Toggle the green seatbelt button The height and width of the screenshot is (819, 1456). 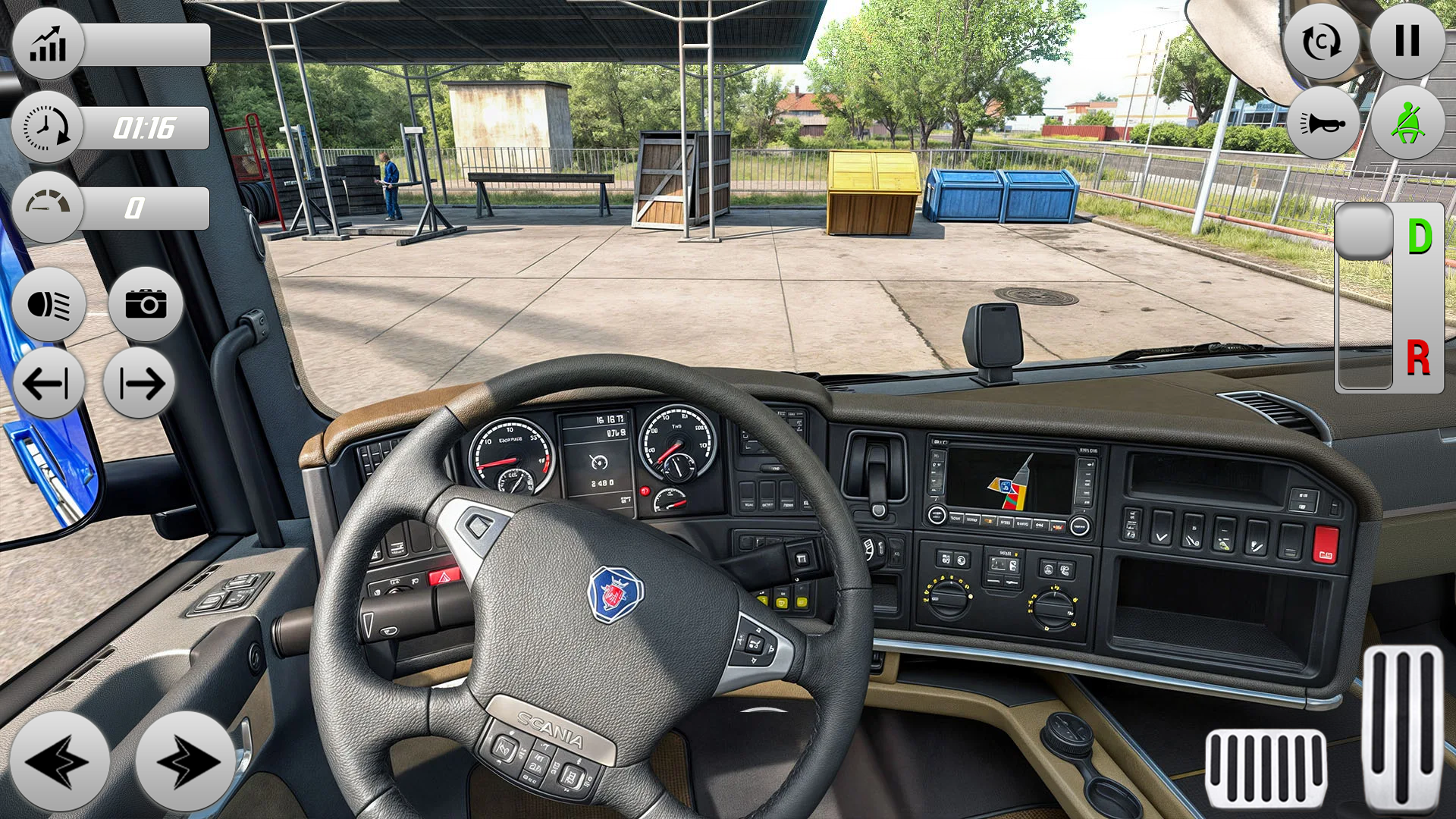coord(1407,123)
